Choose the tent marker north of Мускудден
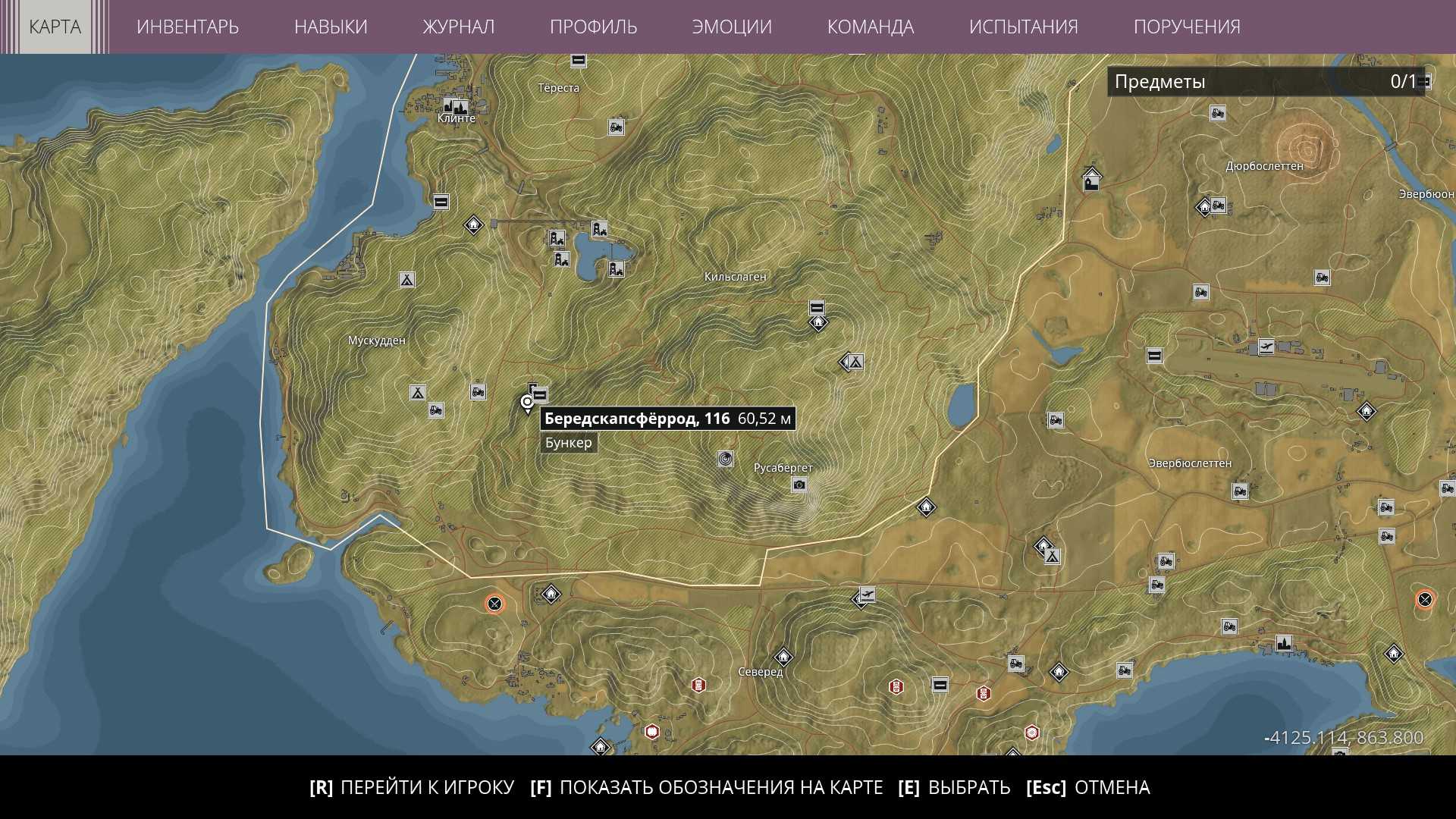Screen dimensions: 1456x819 point(406,280)
